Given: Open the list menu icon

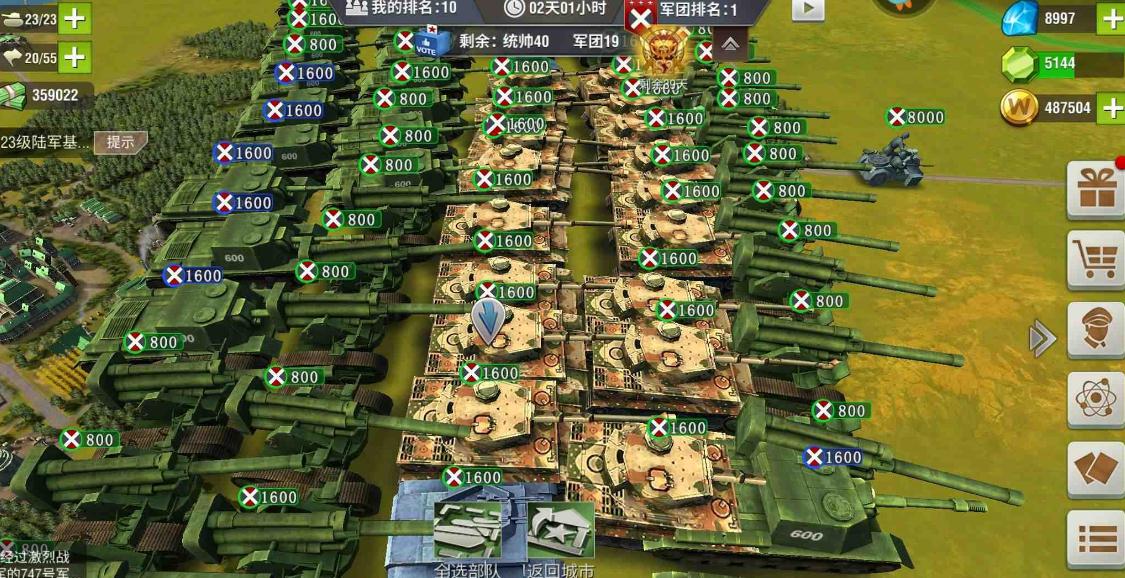Looking at the screenshot, I should [1095, 540].
